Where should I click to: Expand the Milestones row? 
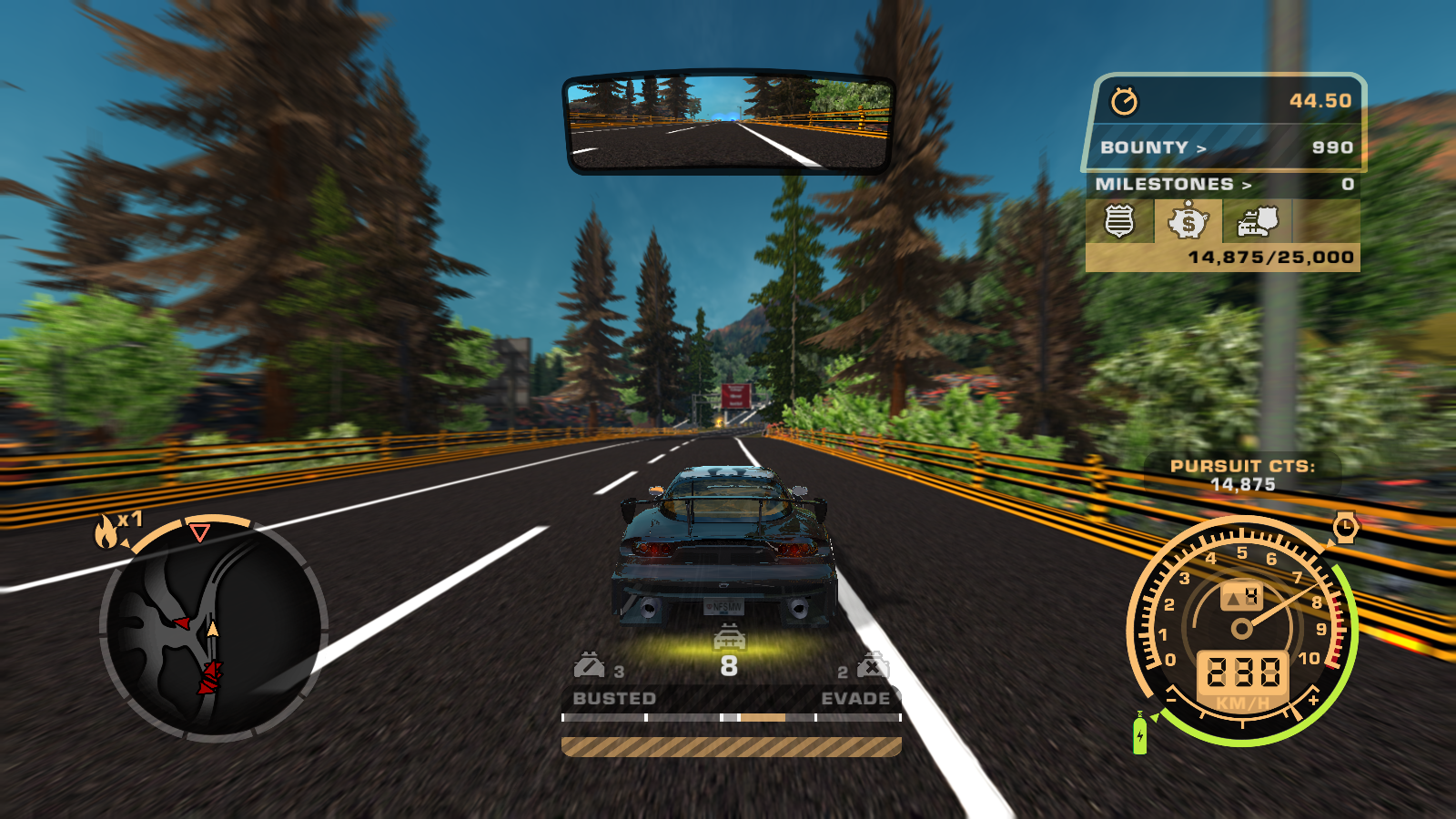click(x=1223, y=184)
